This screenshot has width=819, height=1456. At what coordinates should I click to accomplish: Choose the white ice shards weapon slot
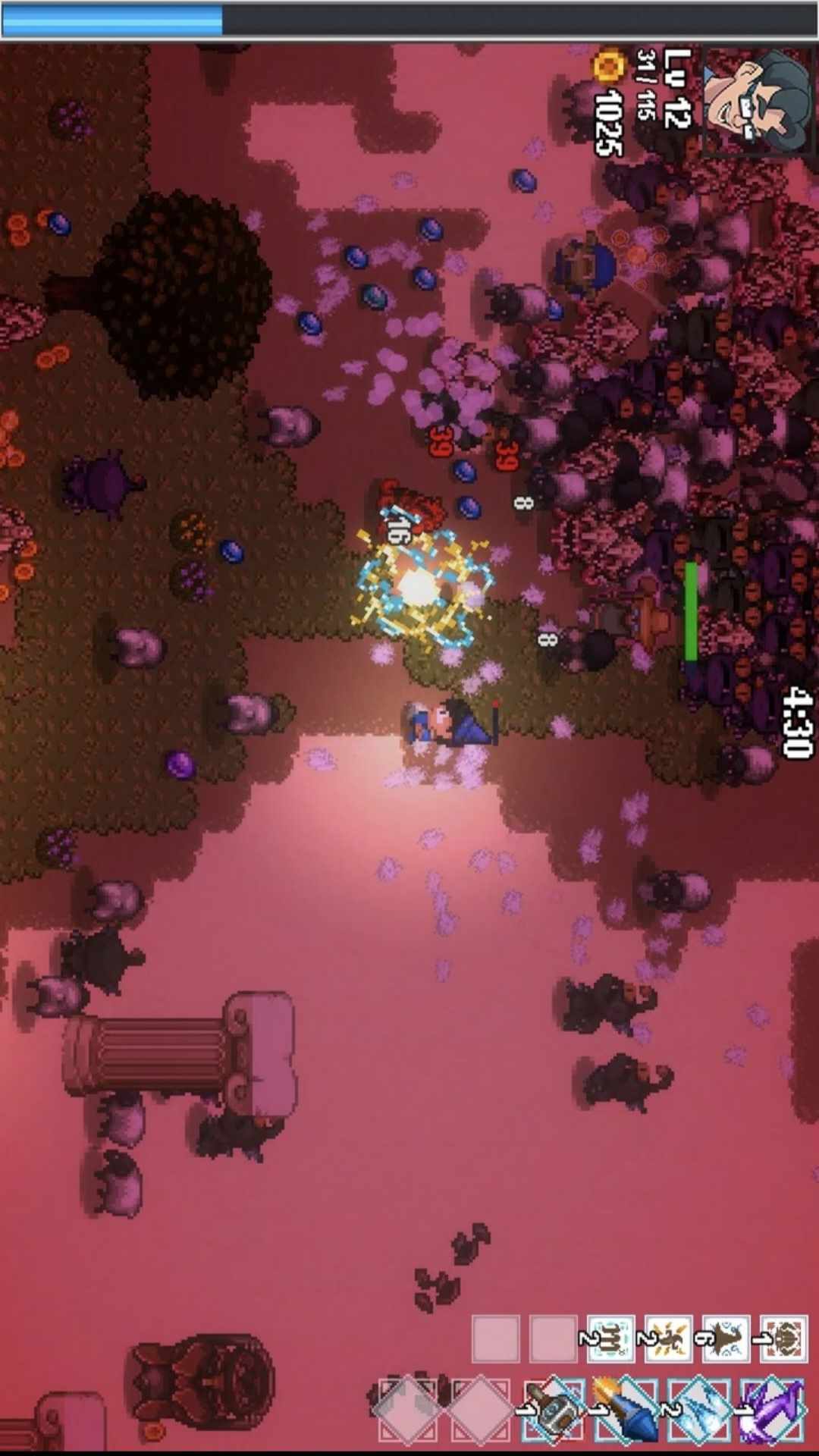pyautogui.click(x=699, y=1409)
